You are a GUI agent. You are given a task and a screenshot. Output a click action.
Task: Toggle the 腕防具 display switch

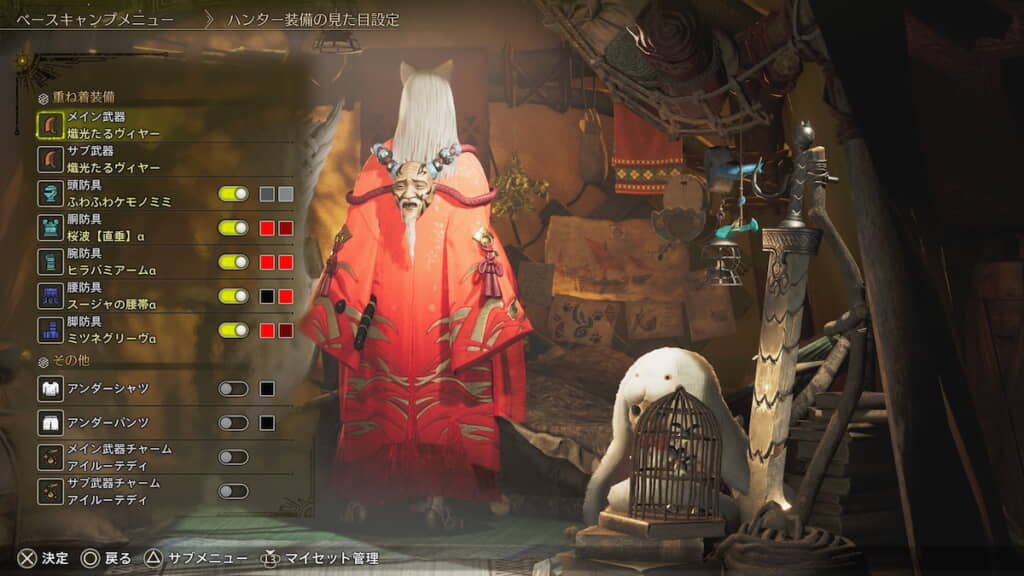pos(233,262)
